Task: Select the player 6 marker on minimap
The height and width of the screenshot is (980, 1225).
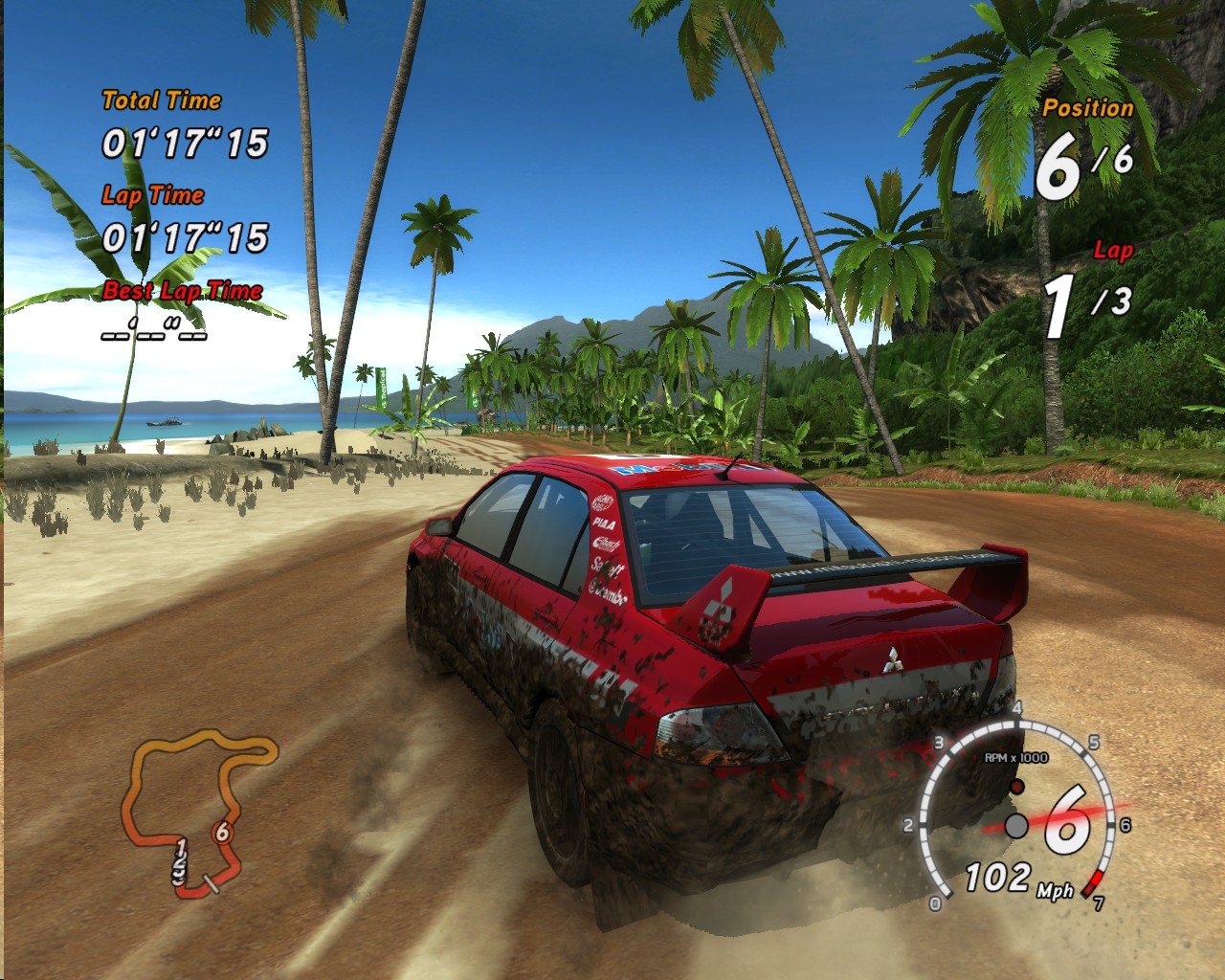Action: [222, 833]
